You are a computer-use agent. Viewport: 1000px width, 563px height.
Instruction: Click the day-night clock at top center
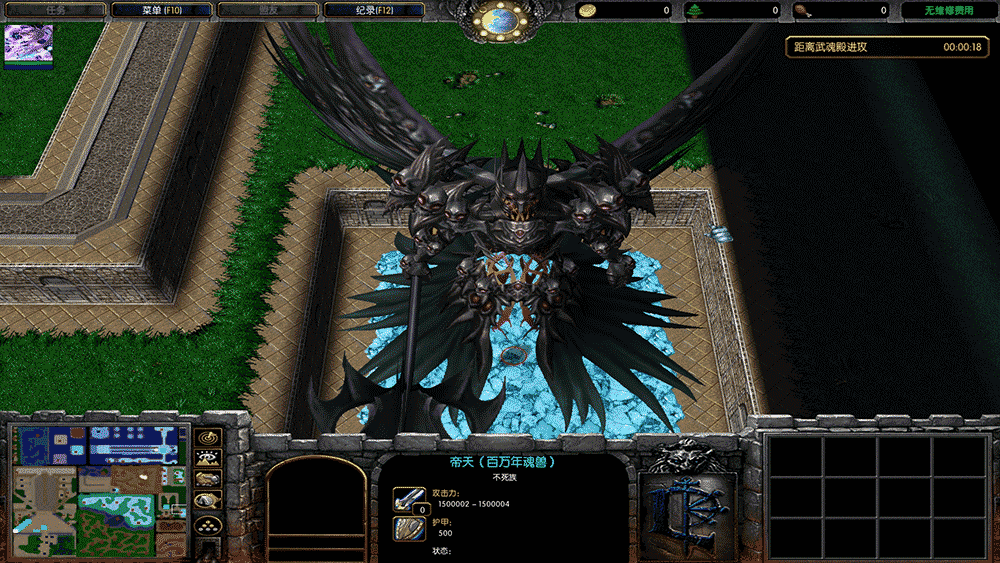point(502,17)
